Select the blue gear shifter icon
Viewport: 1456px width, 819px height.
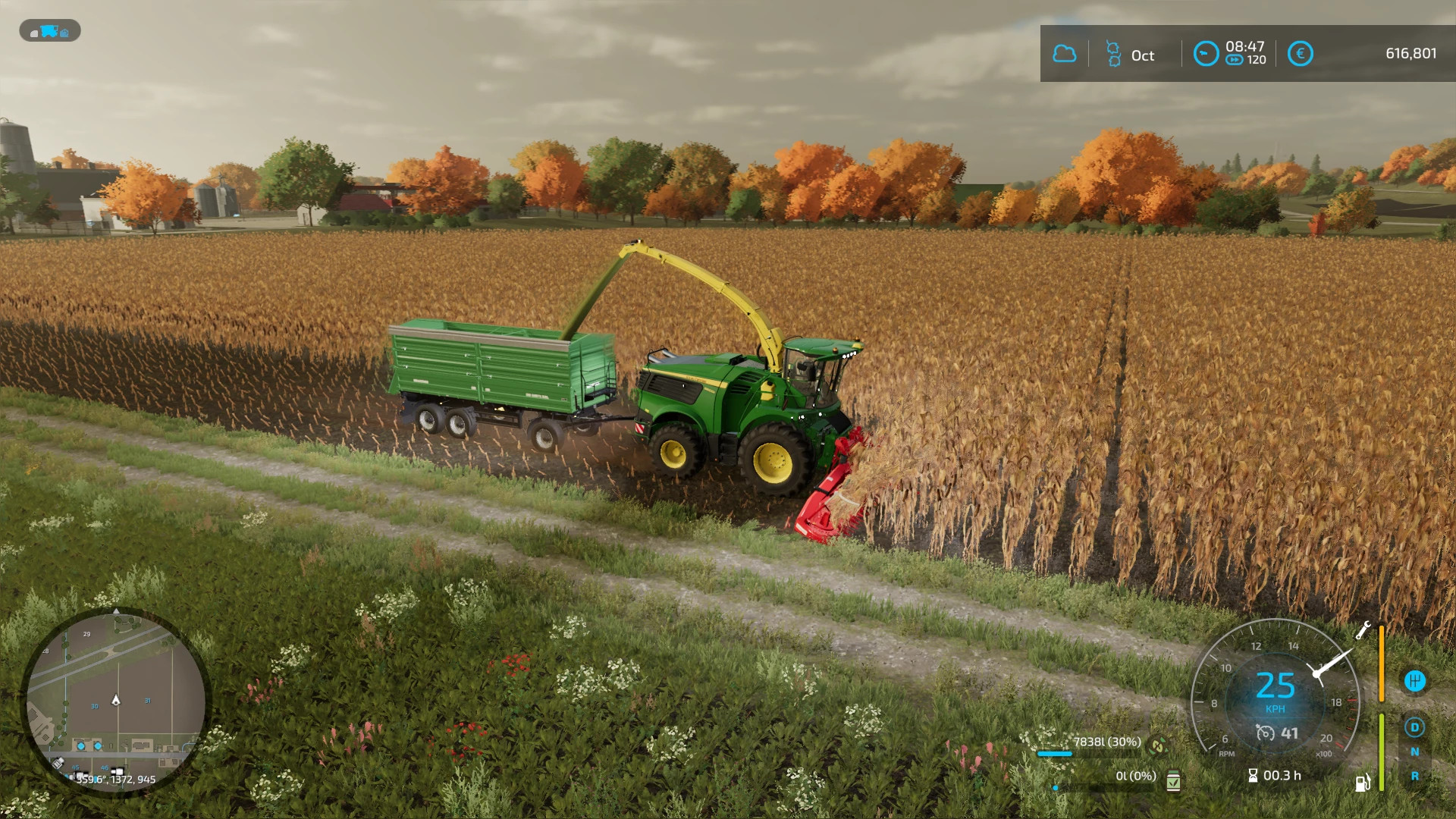point(1415,681)
